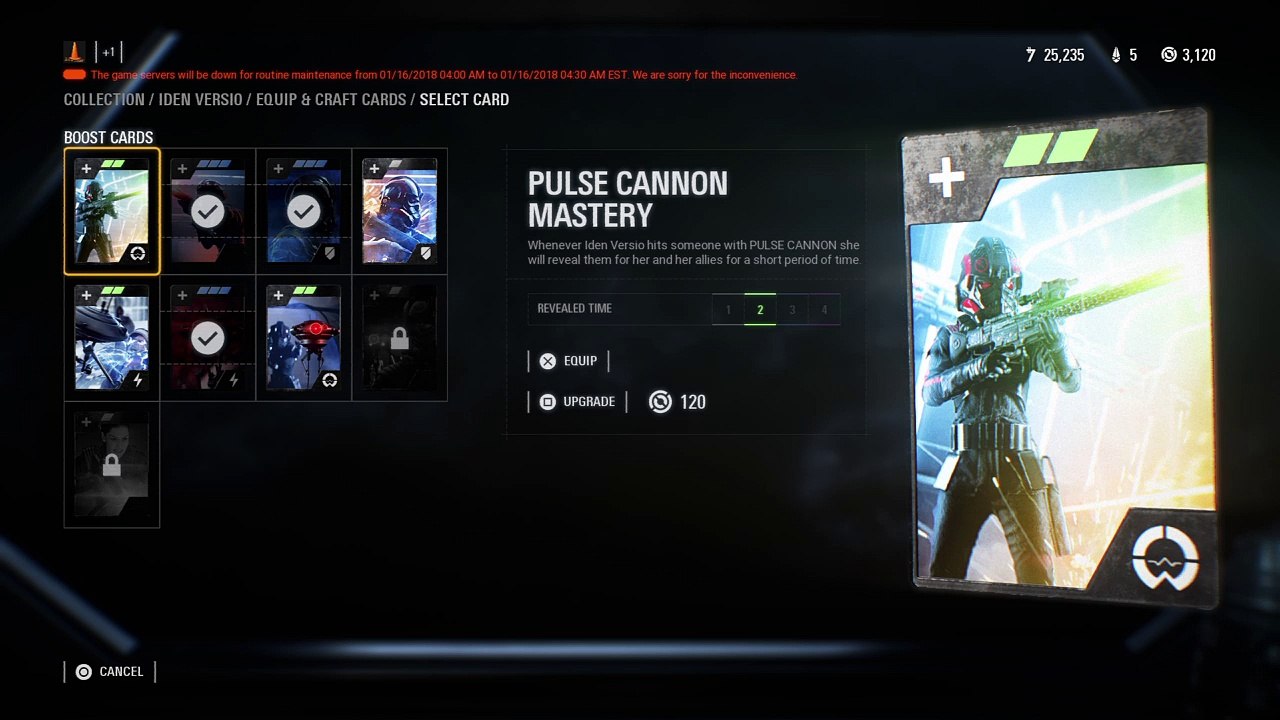Return to the Iden Versio breadcrumb page

pos(200,100)
